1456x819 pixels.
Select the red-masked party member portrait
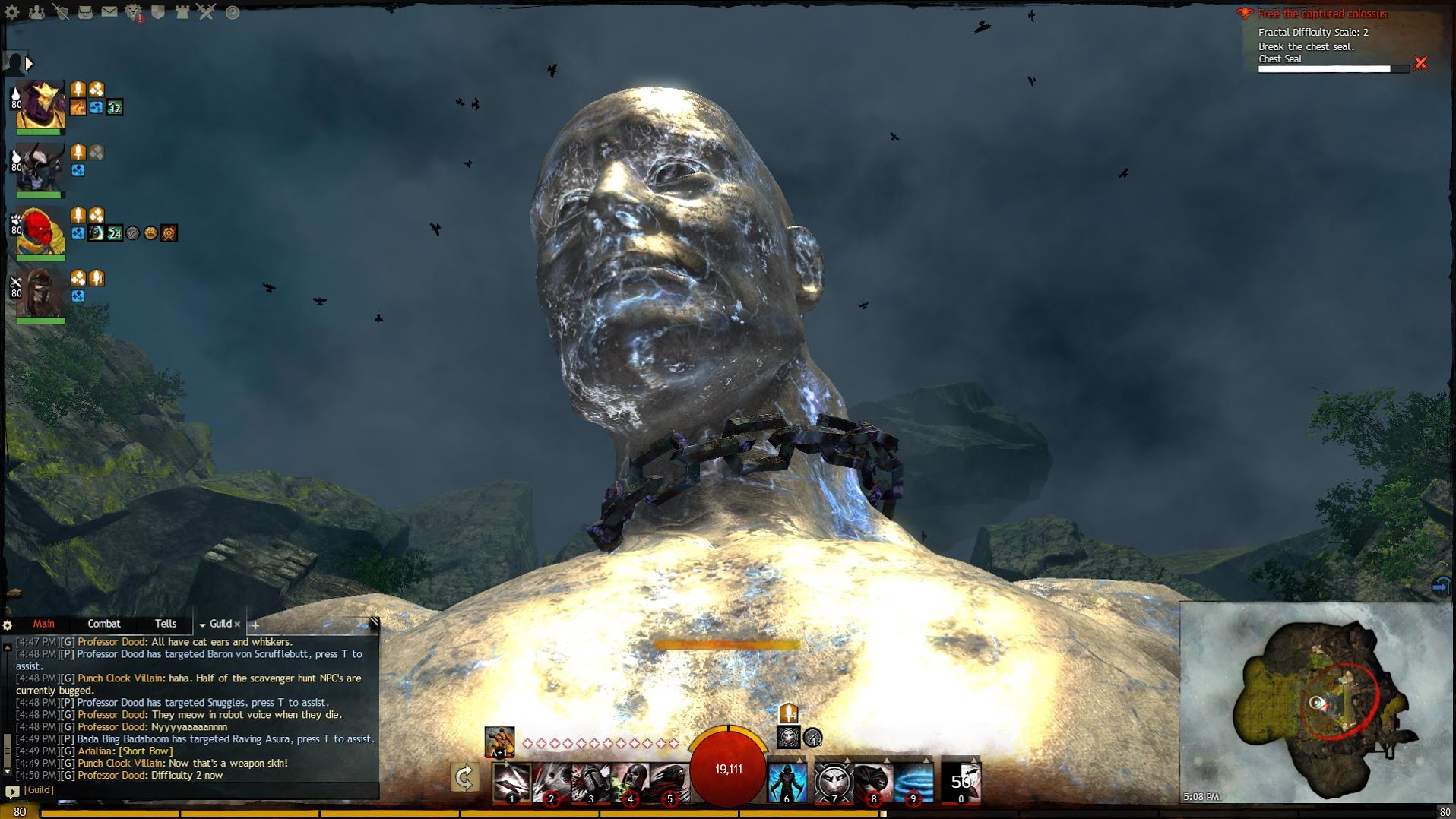pos(40,230)
